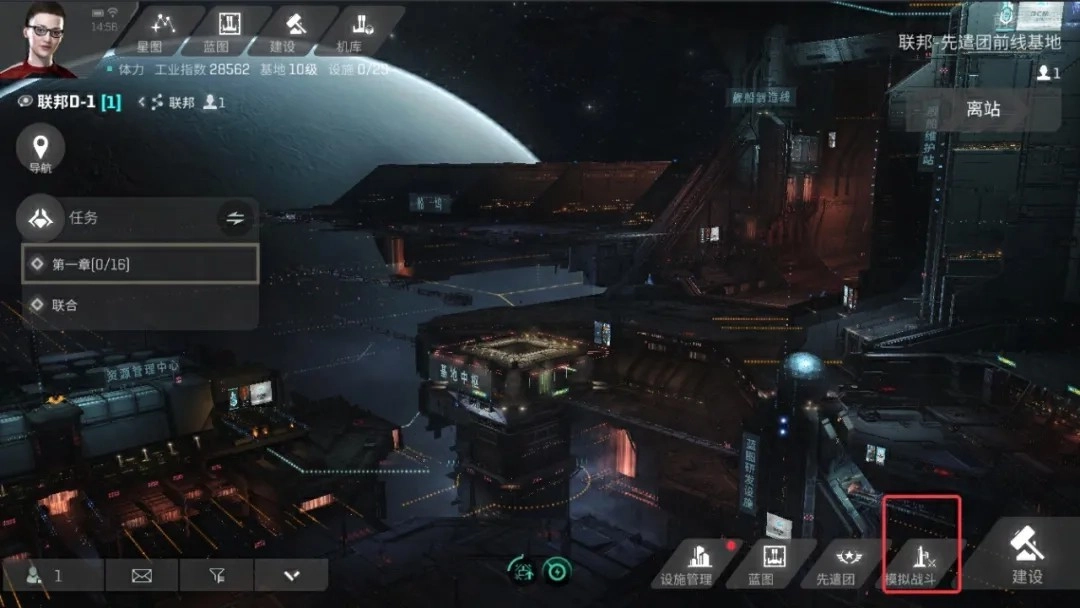Open the mail envelope icon
This screenshot has width=1080, height=608.
point(141,575)
